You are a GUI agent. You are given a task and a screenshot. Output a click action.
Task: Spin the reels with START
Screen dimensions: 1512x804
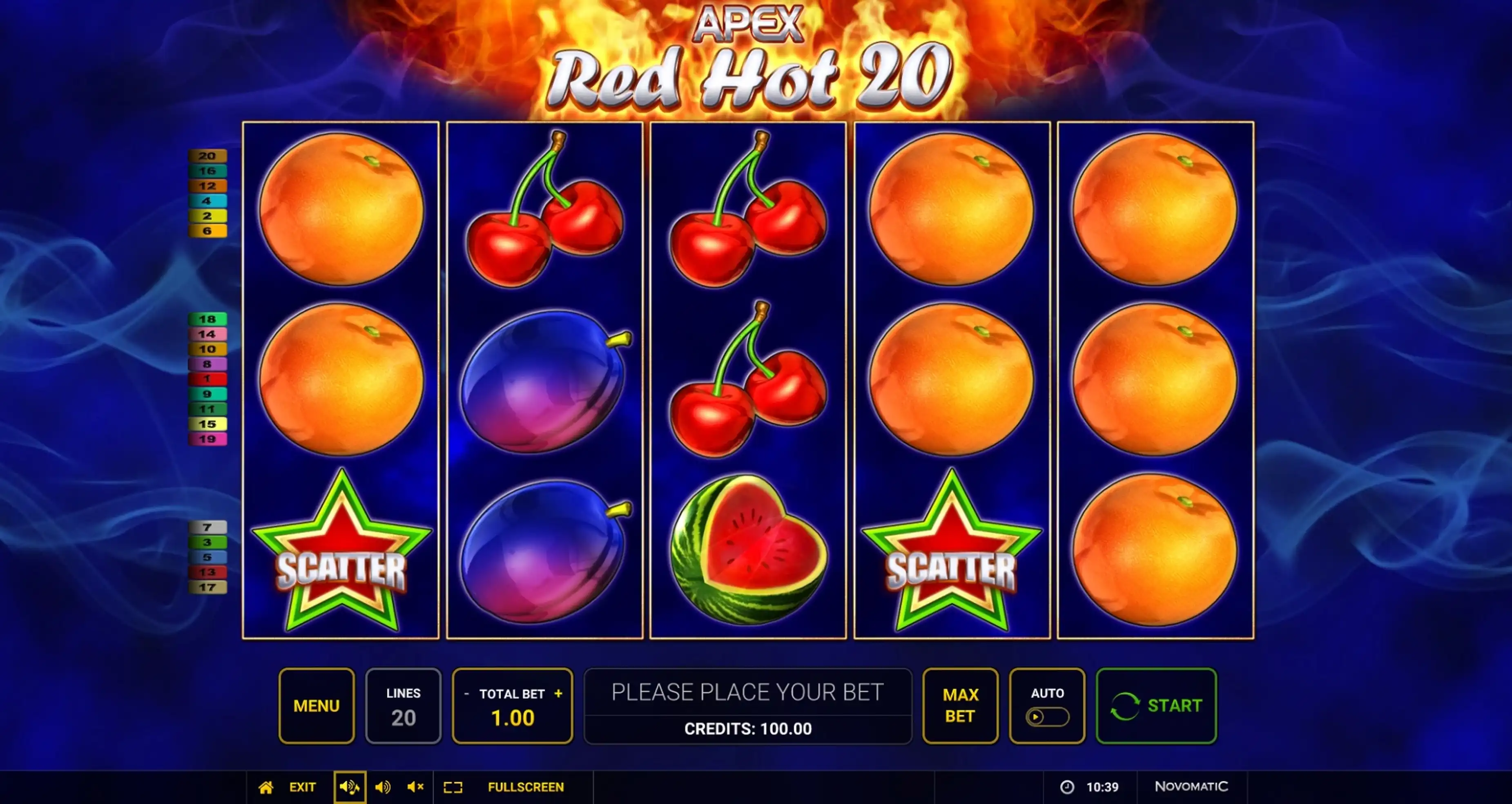tap(1156, 705)
